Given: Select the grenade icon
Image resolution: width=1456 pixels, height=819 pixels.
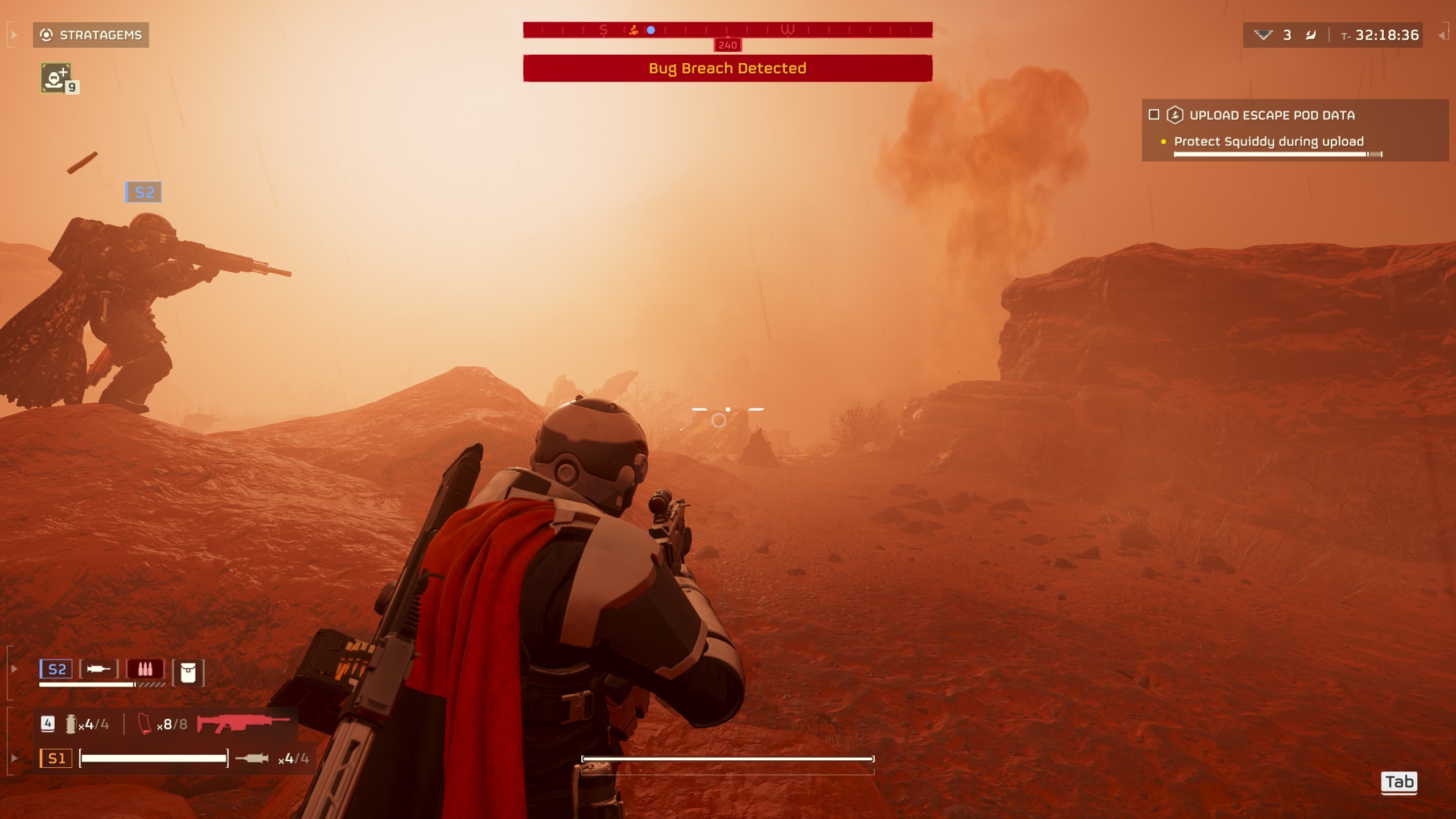Looking at the screenshot, I should coord(71,724).
